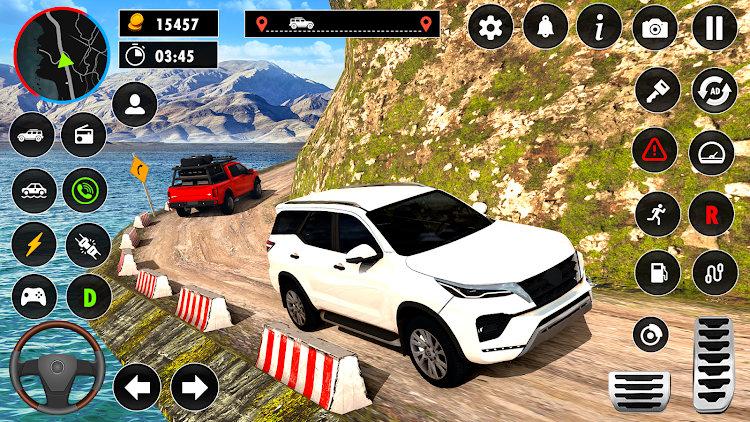750x422 pixels.
Task: Show the info panel
Action: pyautogui.click(x=600, y=28)
